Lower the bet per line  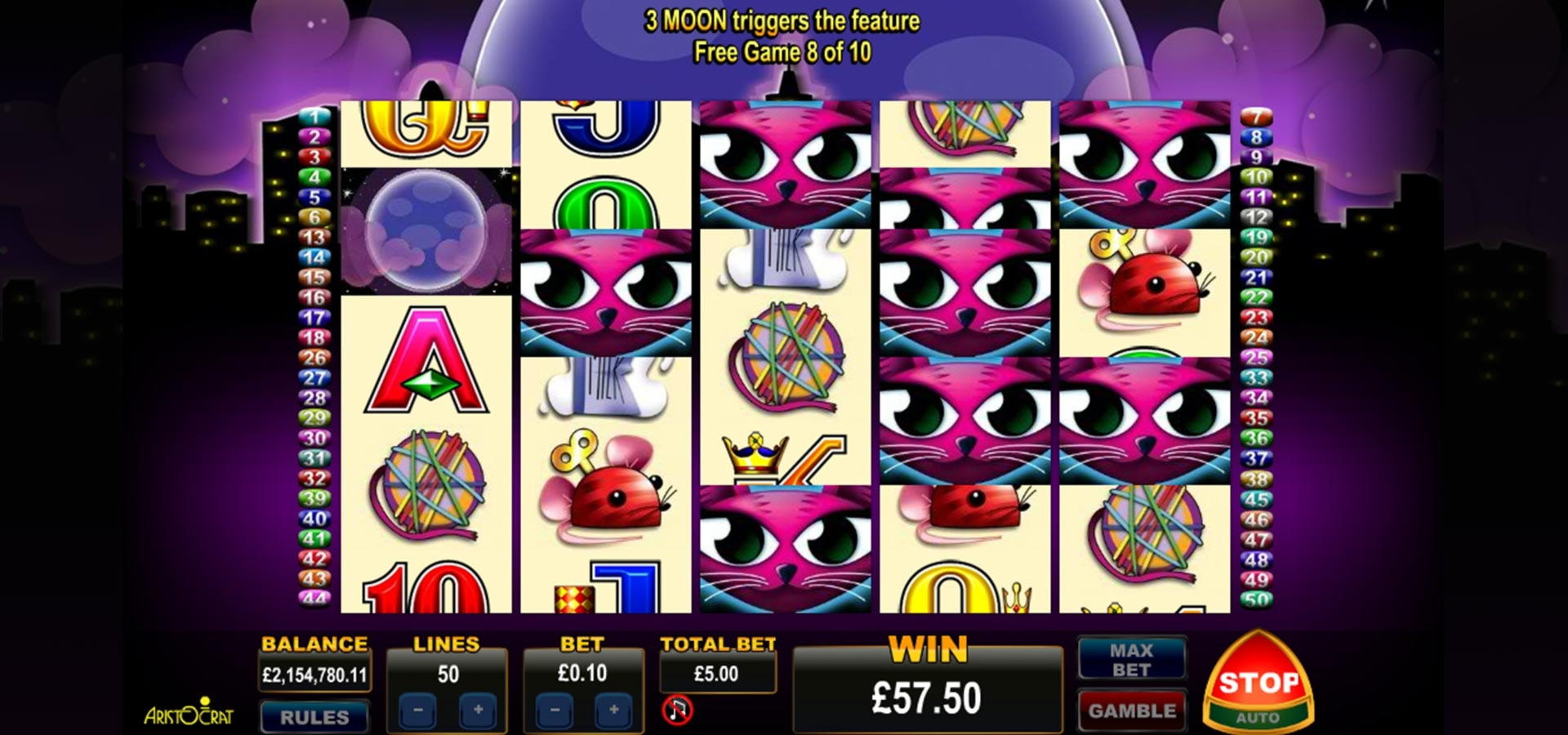point(555,710)
